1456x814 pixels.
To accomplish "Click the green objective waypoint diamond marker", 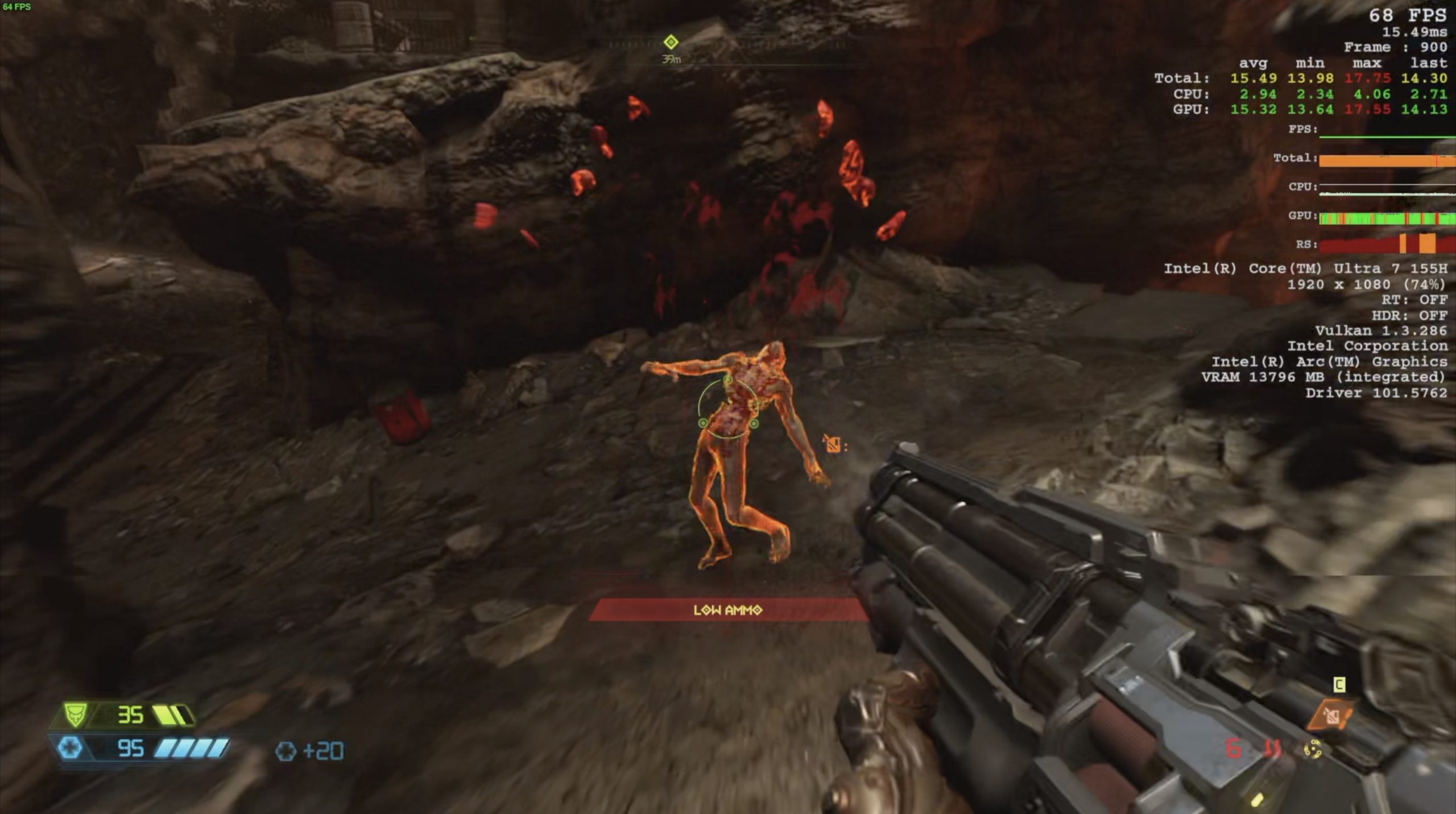I will coord(671,42).
